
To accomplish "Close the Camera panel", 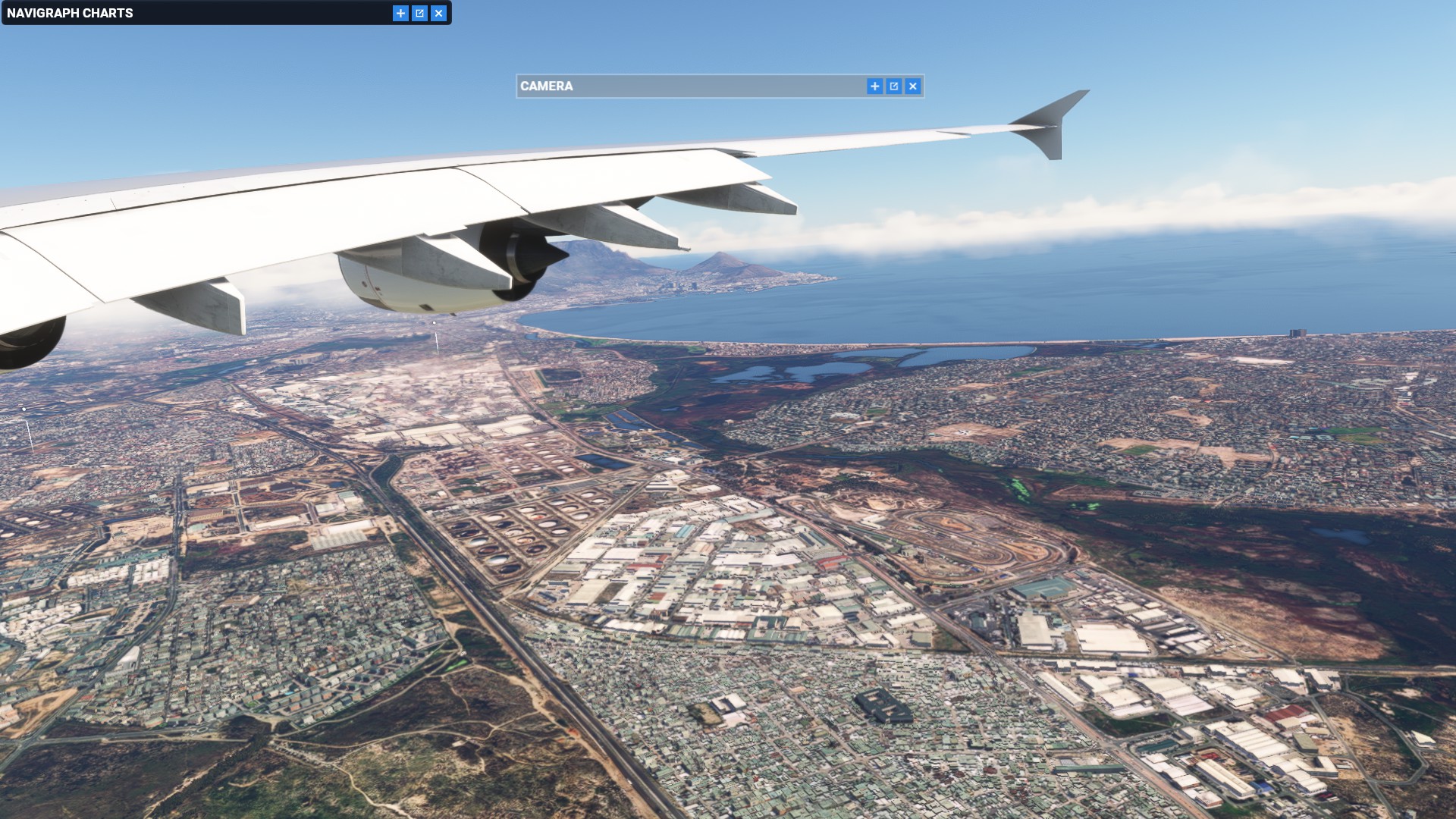I will [912, 86].
